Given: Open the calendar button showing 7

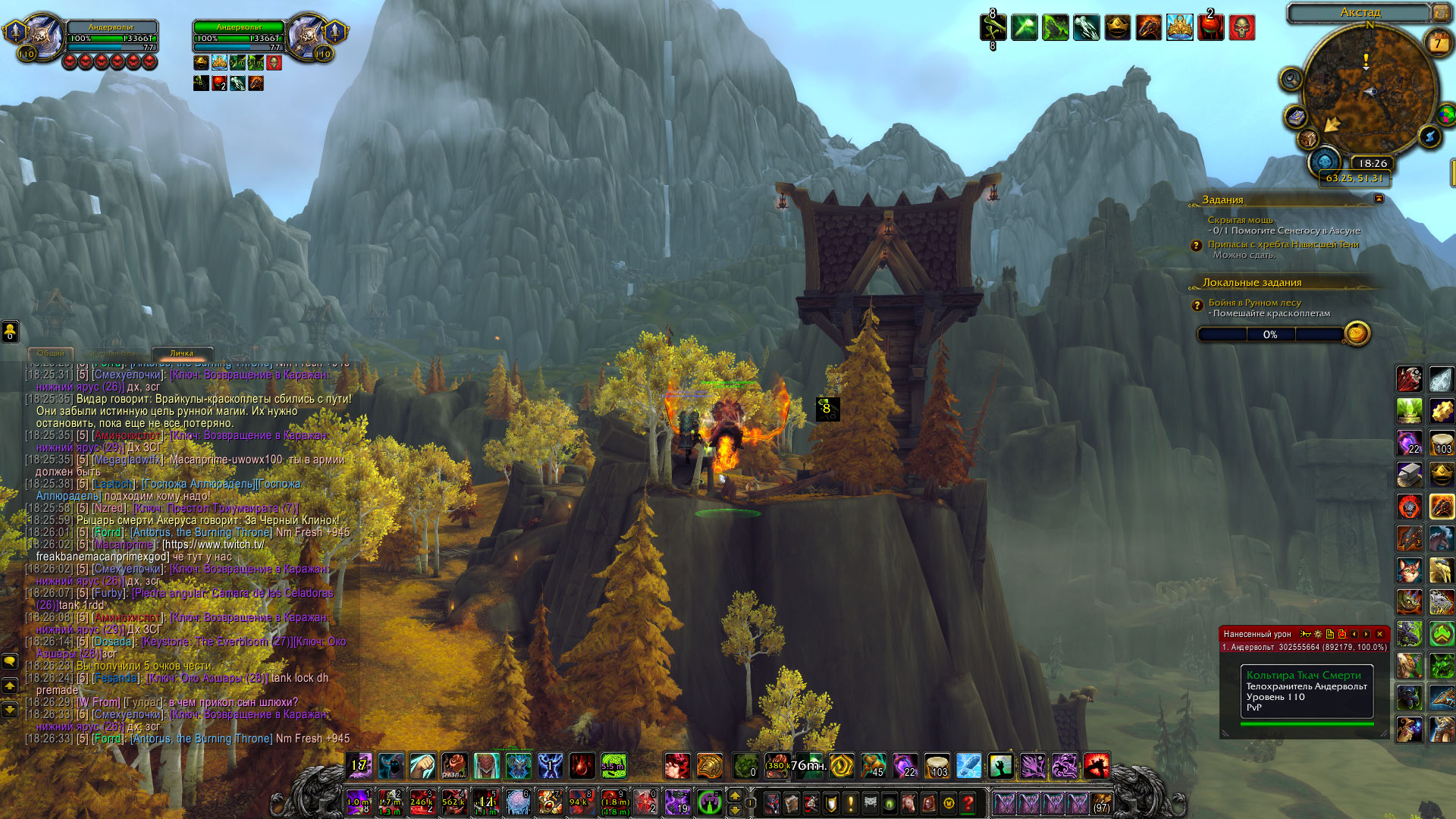Looking at the screenshot, I should point(1437,43).
